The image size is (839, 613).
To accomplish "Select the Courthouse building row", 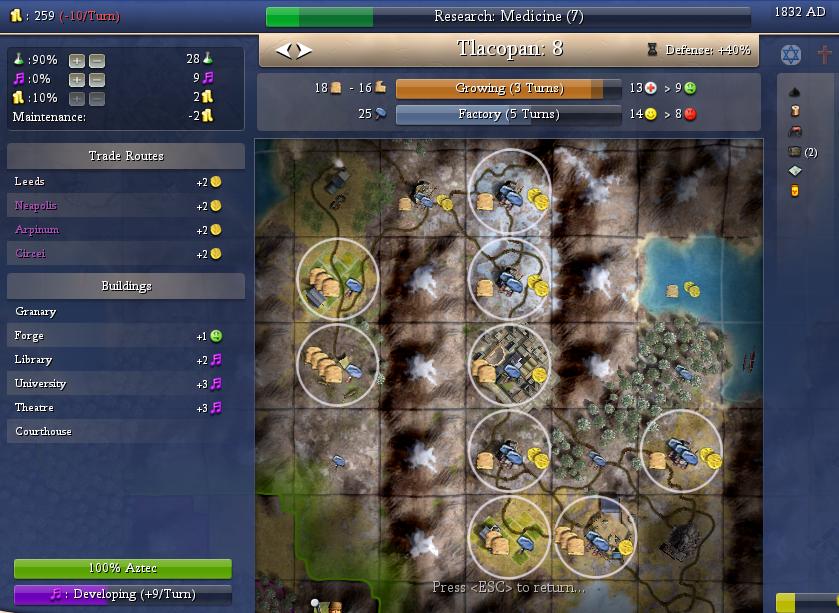I will (43, 432).
